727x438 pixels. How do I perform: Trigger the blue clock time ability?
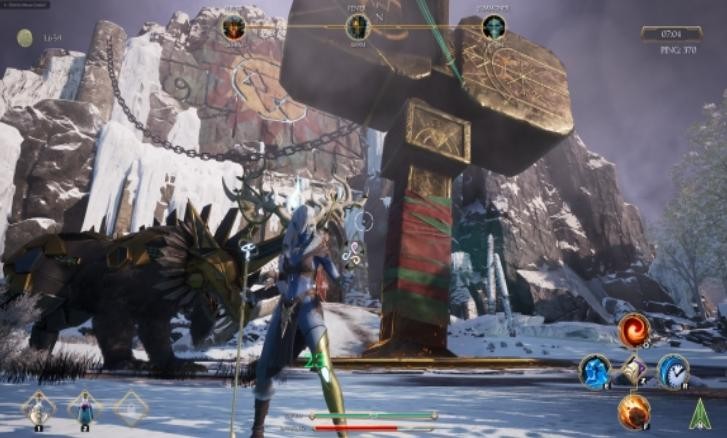673,371
